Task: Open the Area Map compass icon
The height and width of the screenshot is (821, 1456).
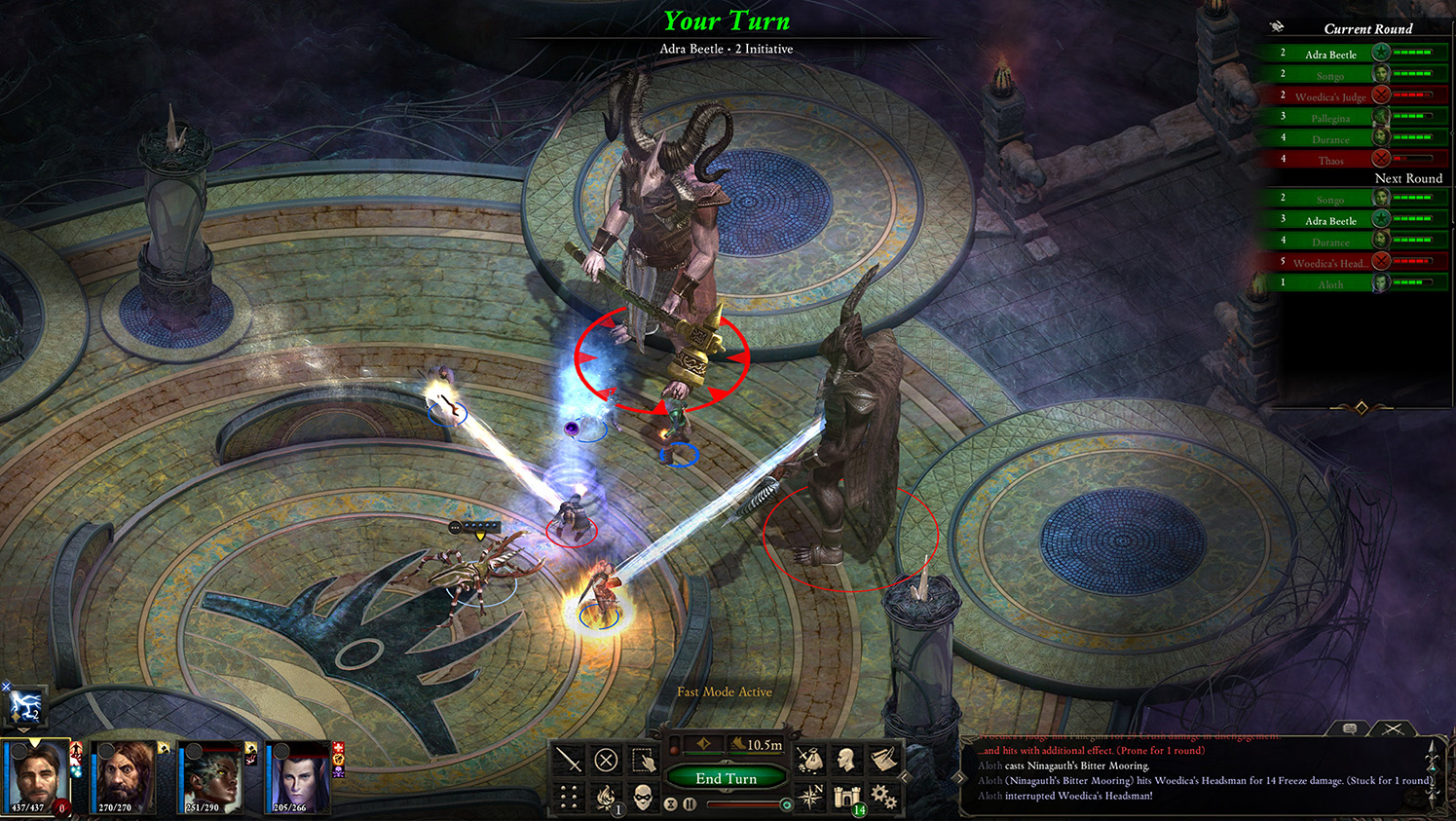Action: pyautogui.click(x=812, y=797)
